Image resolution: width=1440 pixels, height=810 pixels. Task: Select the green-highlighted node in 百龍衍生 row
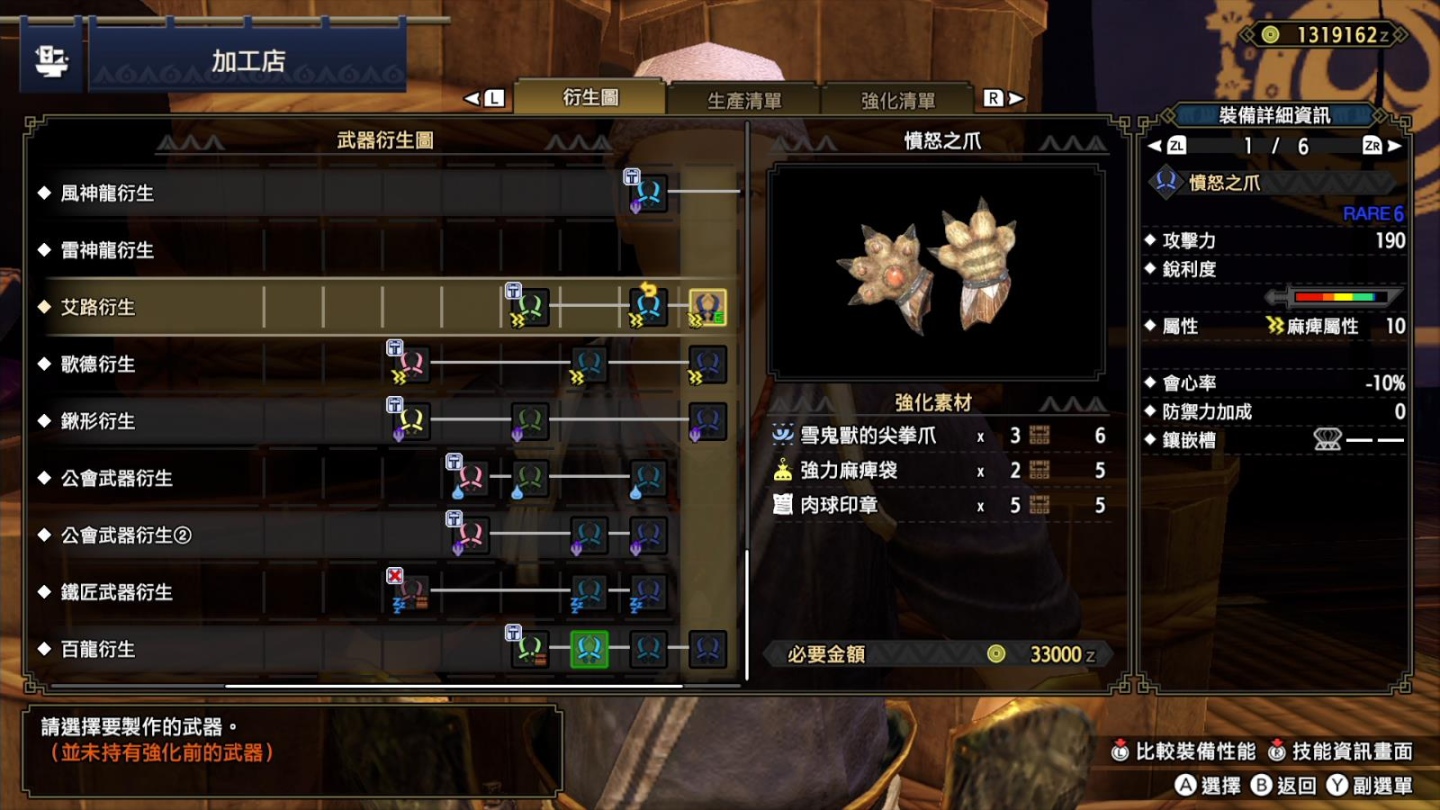[589, 649]
